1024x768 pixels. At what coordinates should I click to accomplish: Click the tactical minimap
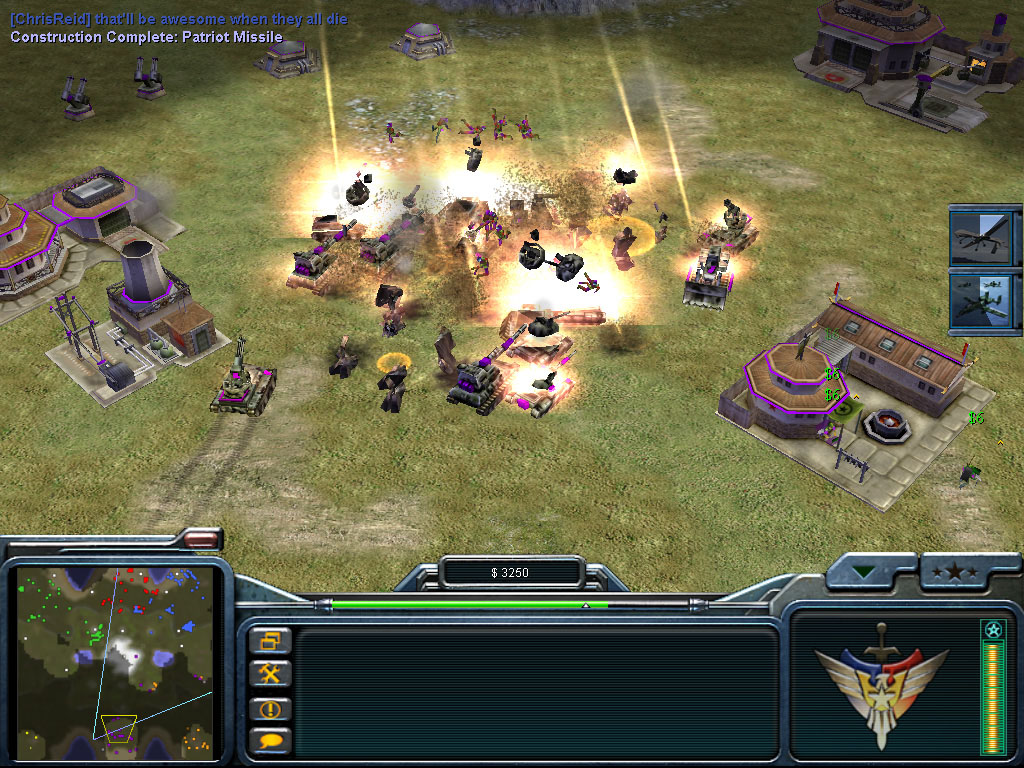[x=115, y=656]
